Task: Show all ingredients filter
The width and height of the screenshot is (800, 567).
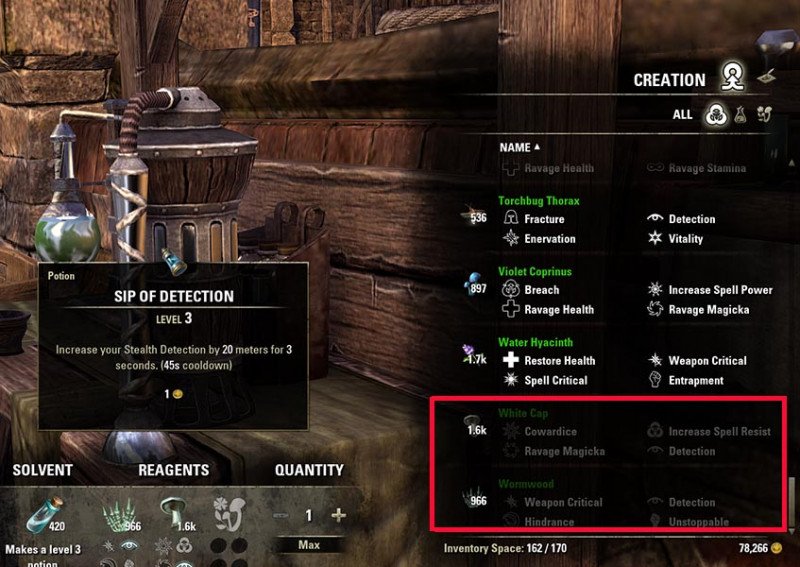Action: tap(715, 114)
